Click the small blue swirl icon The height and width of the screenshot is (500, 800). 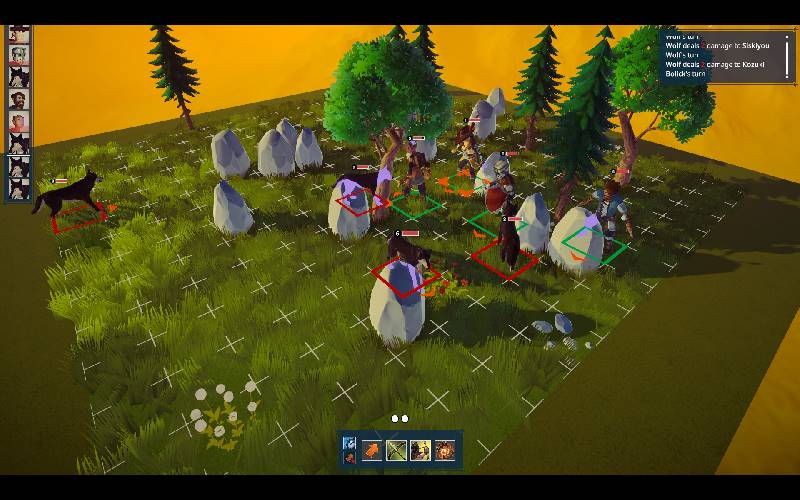coord(349,443)
